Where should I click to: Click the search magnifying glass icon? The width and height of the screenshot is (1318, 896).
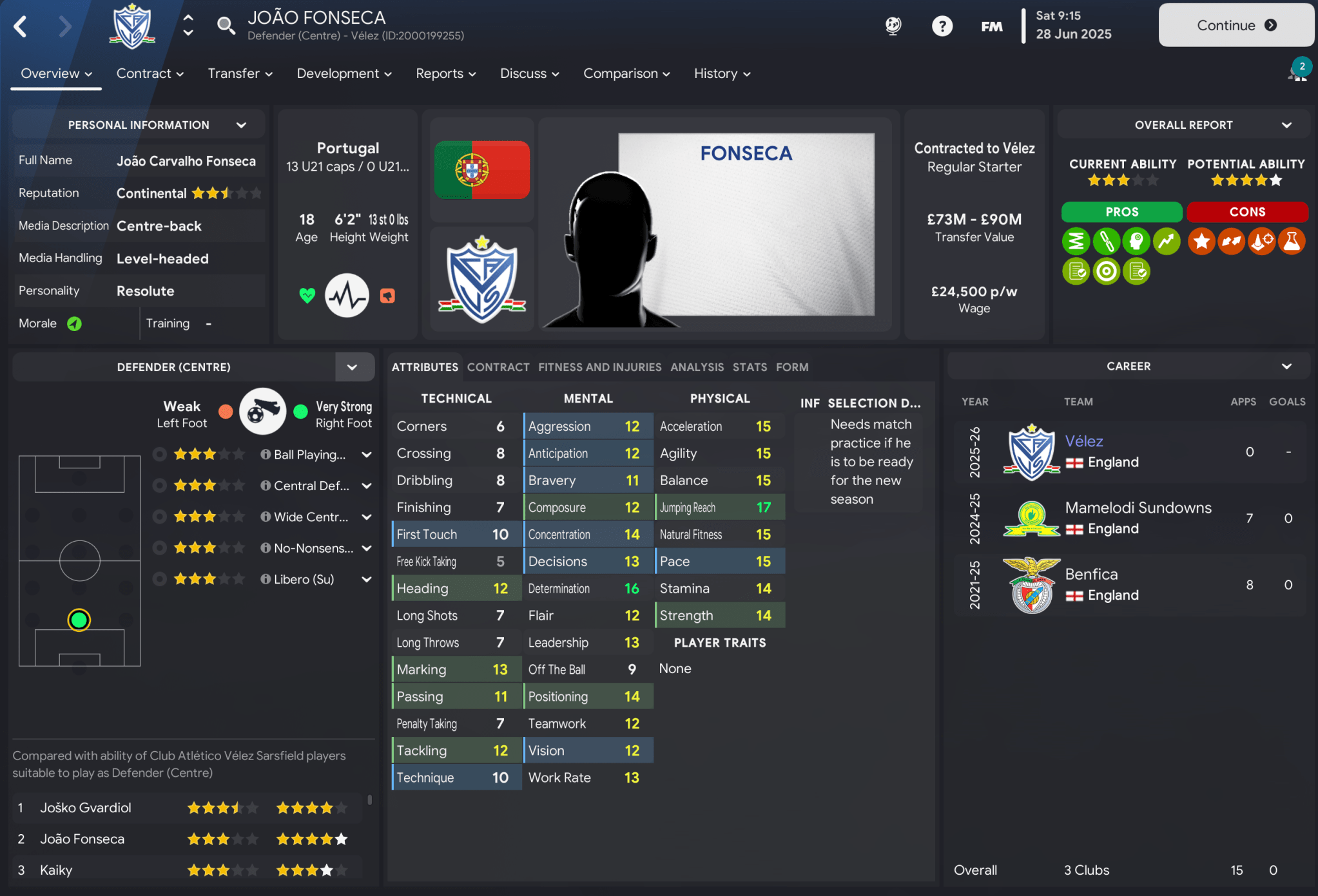226,26
